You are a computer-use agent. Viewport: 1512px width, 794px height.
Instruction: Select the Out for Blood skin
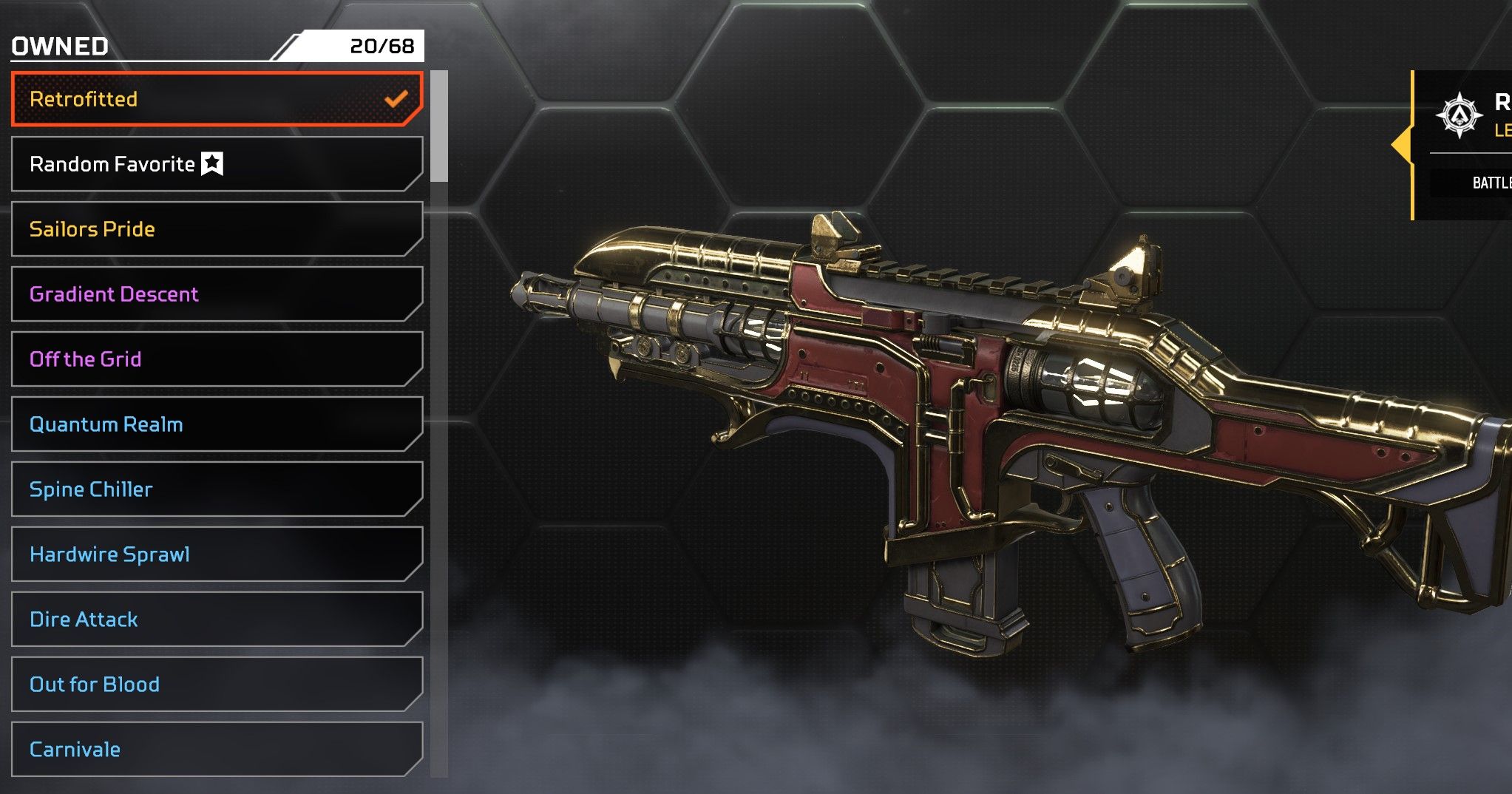[217, 685]
